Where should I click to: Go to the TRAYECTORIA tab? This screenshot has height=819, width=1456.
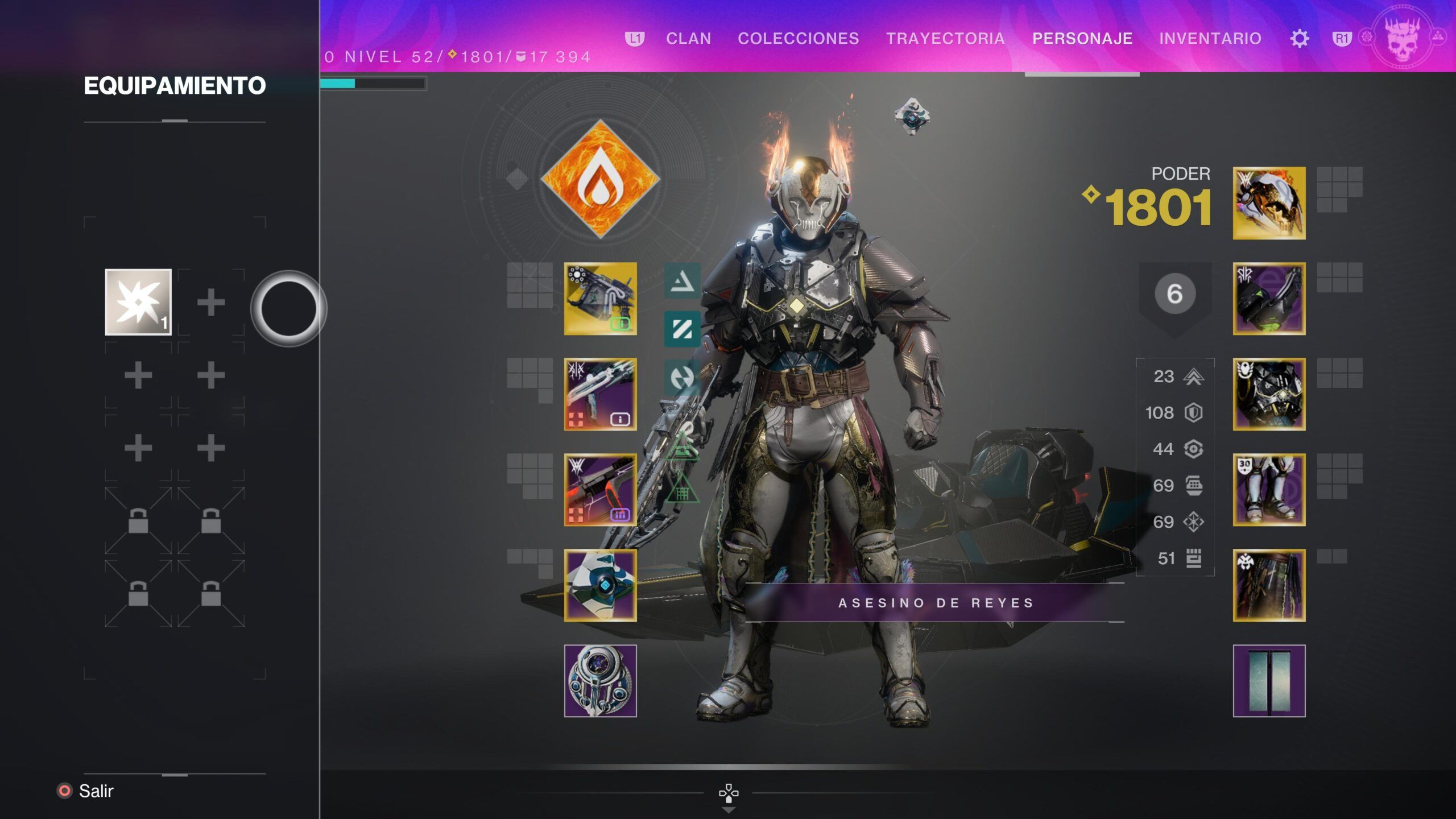click(x=945, y=39)
